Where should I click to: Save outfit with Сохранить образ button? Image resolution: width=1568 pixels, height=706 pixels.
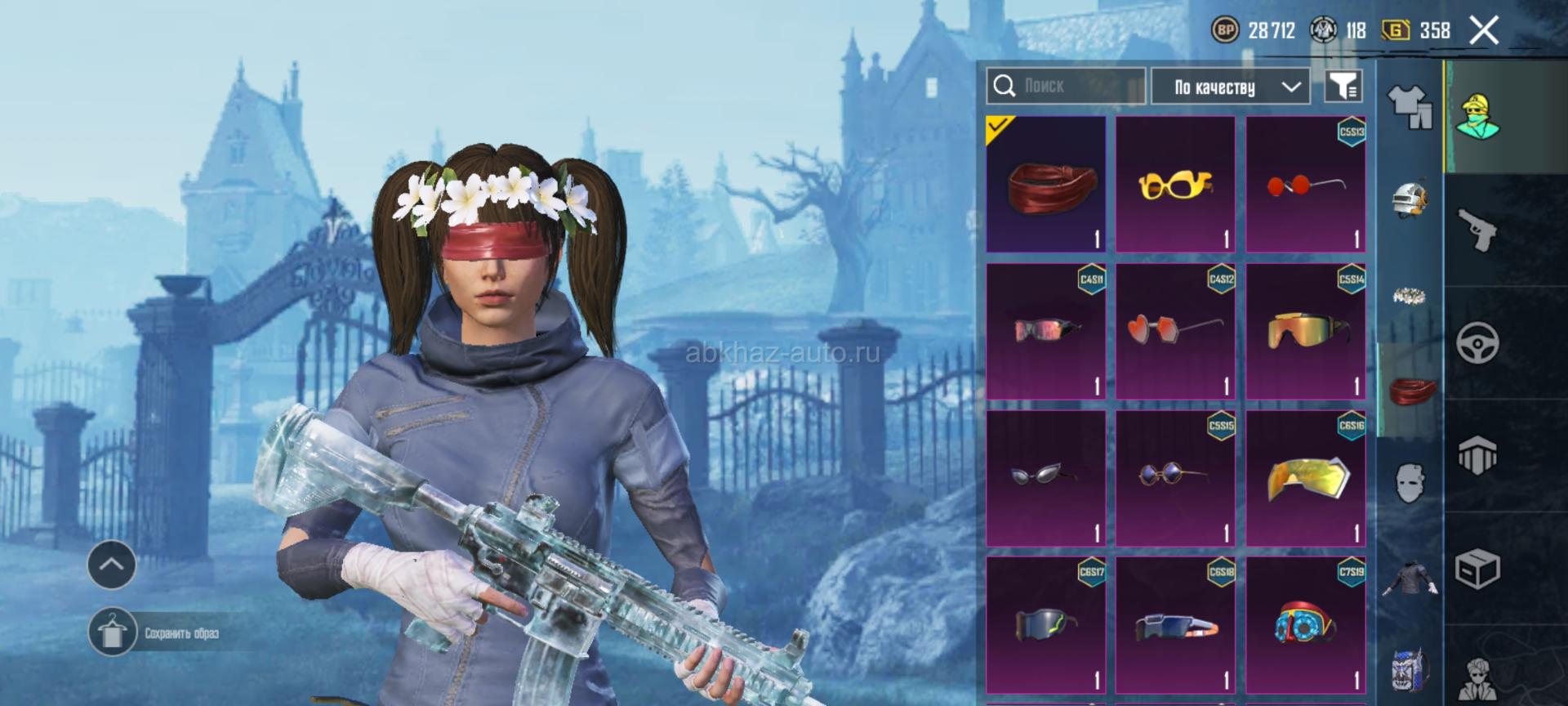pos(155,632)
